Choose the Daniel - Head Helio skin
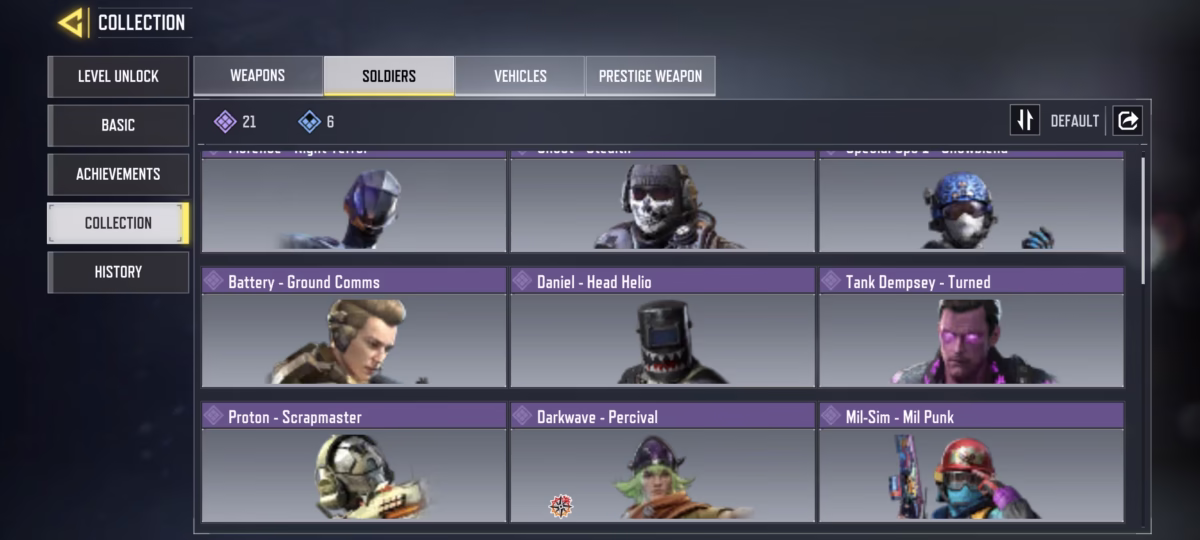The height and width of the screenshot is (540, 1200). pos(662,327)
